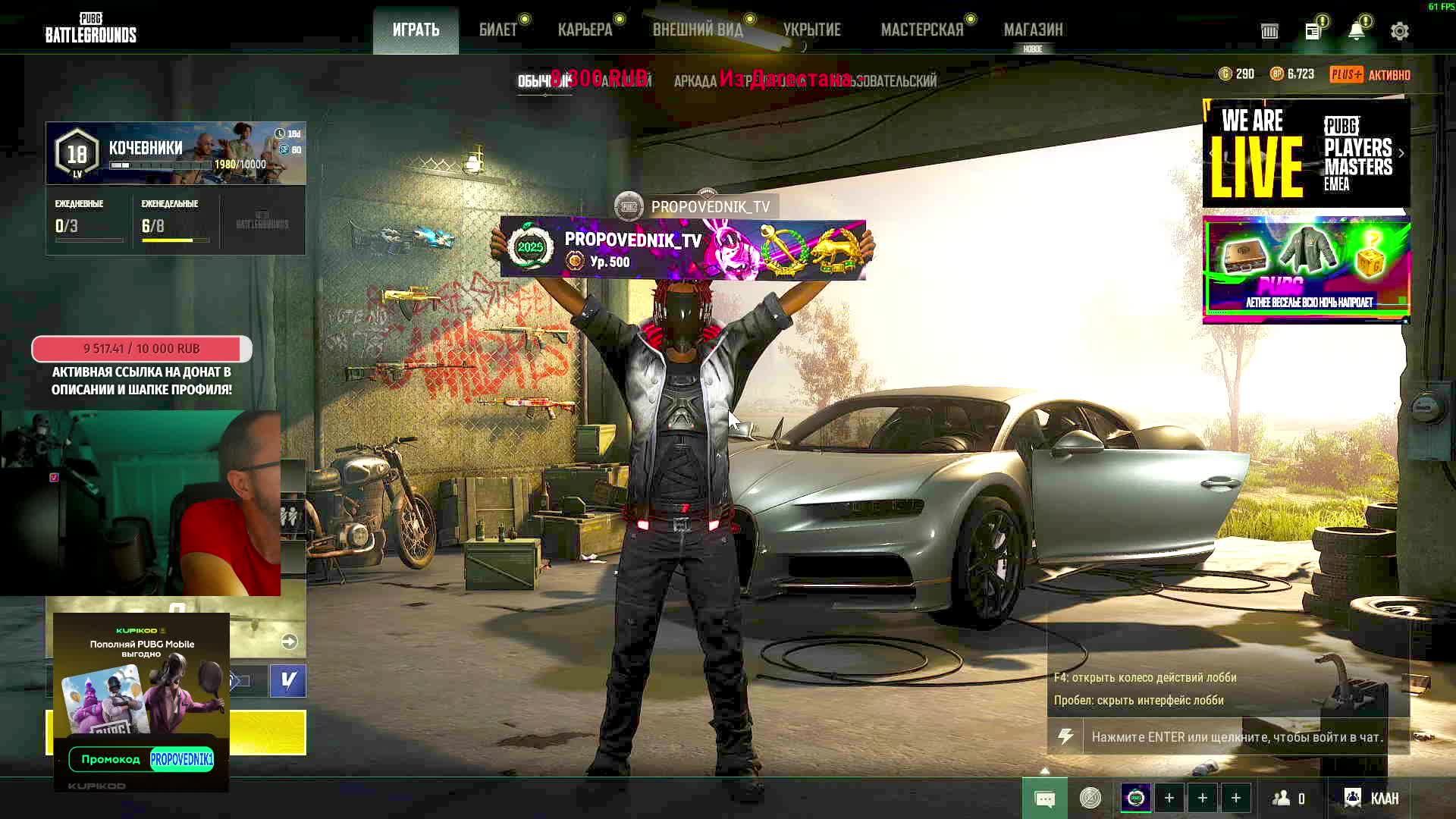Show notifications via the bell icon
This screenshot has width=1456, height=819.
coord(1356,31)
